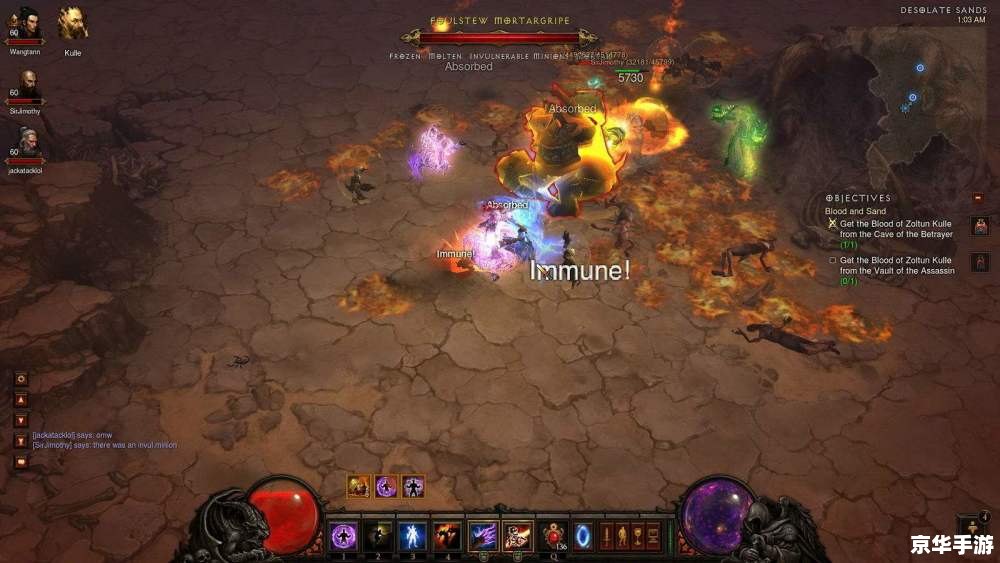Open the game menu monitor button

pos(654,535)
